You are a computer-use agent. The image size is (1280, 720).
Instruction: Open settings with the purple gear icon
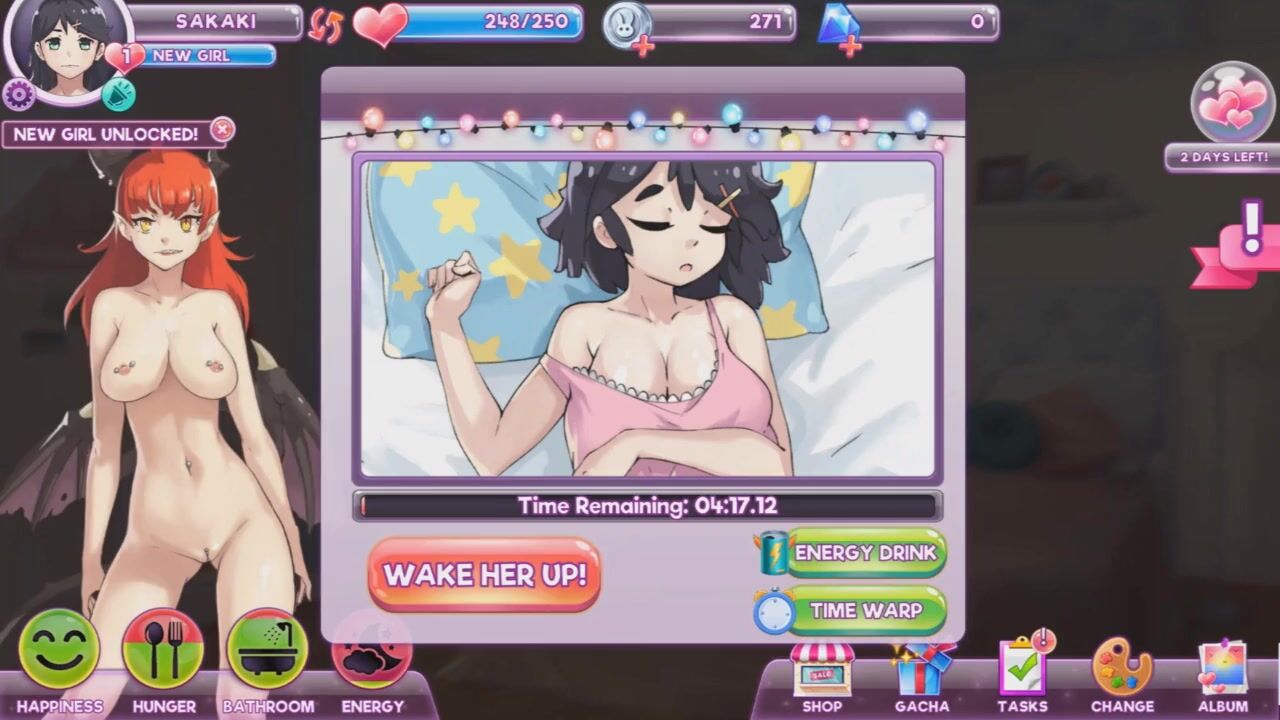point(18,95)
